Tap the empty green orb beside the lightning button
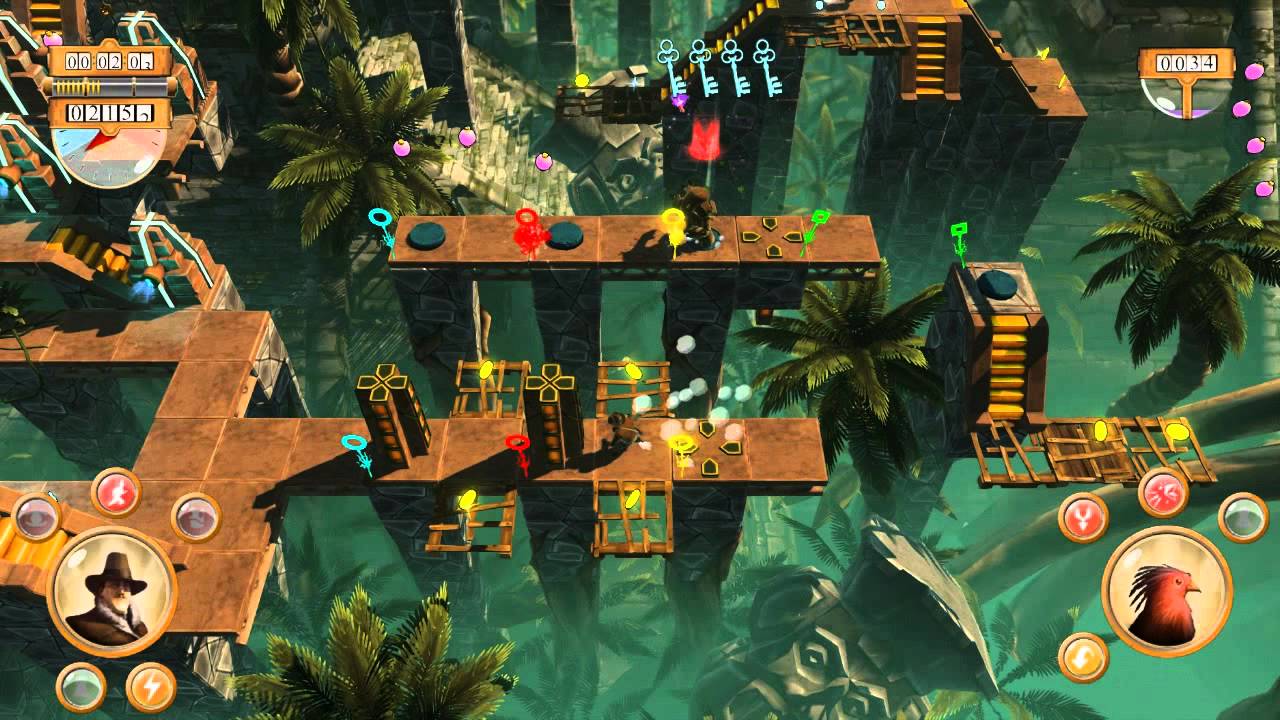1280x720 pixels. [82, 686]
